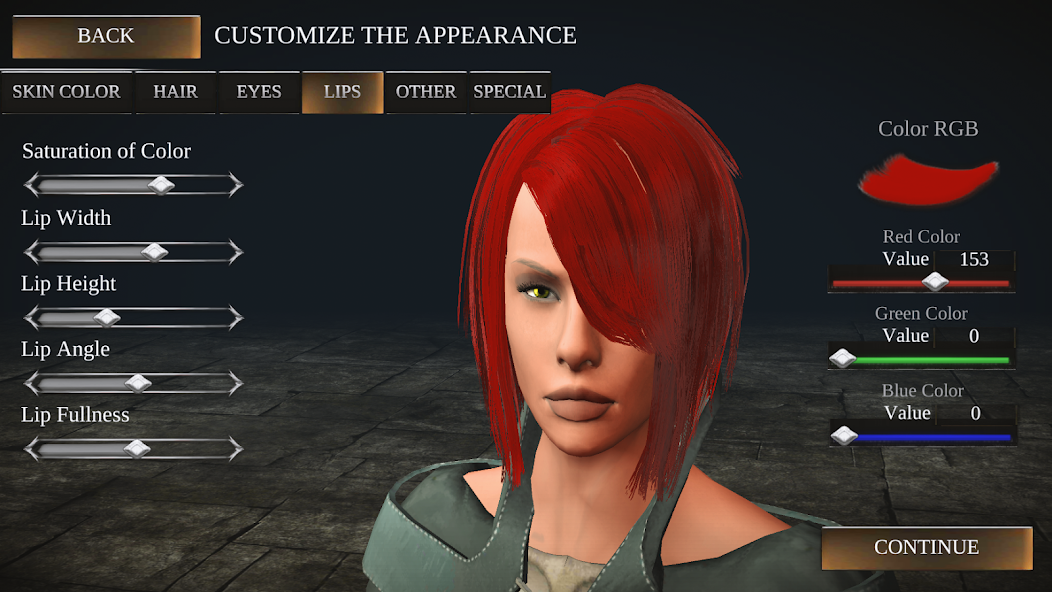The width and height of the screenshot is (1052, 592).
Task: Select the Eyes tab
Action: pyautogui.click(x=259, y=92)
